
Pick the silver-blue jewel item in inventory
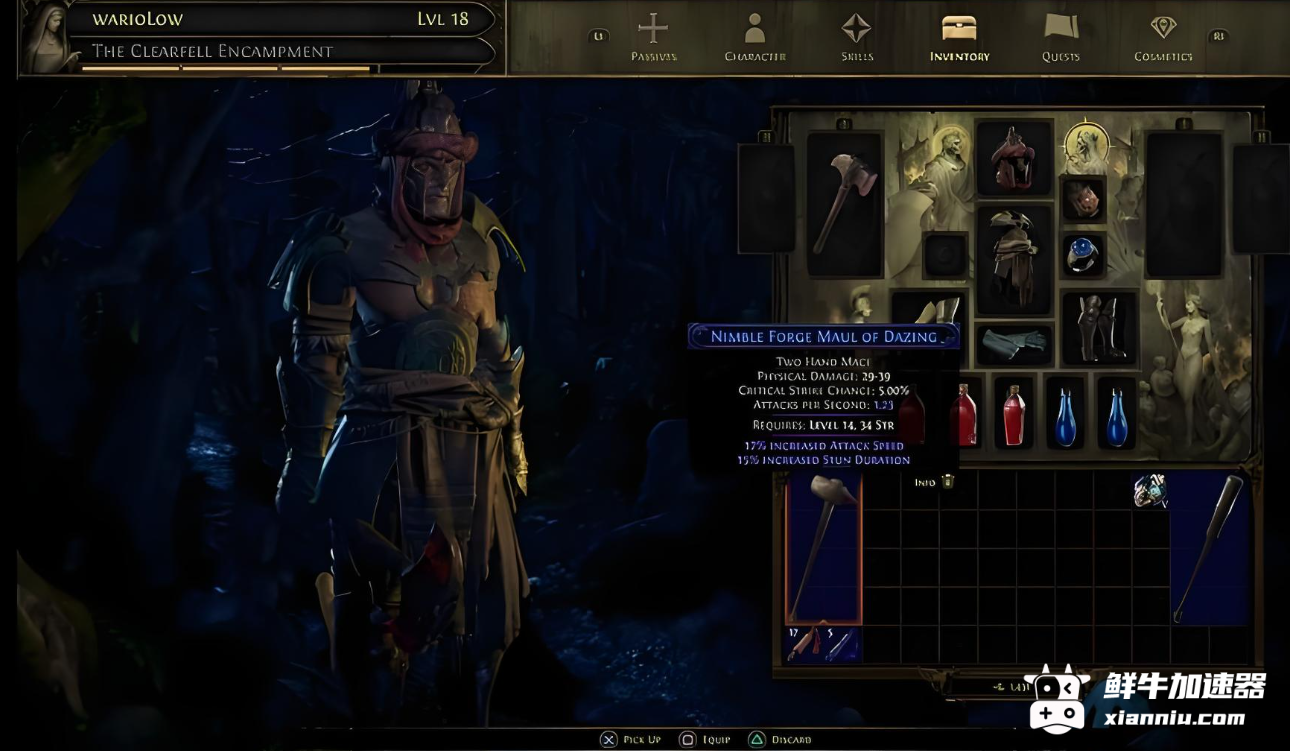[1150, 490]
